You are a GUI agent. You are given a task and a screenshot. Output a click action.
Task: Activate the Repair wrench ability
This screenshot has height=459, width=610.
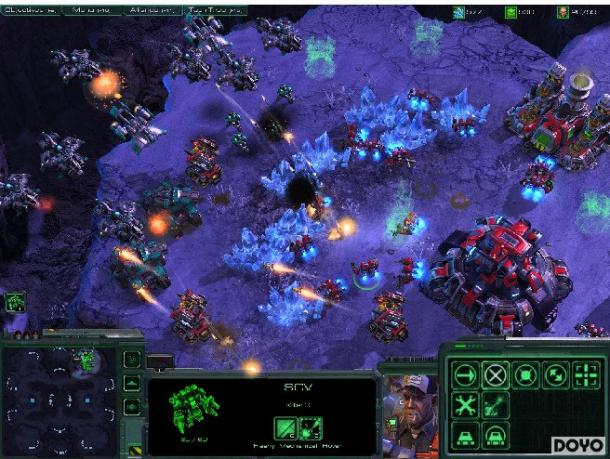[464, 405]
